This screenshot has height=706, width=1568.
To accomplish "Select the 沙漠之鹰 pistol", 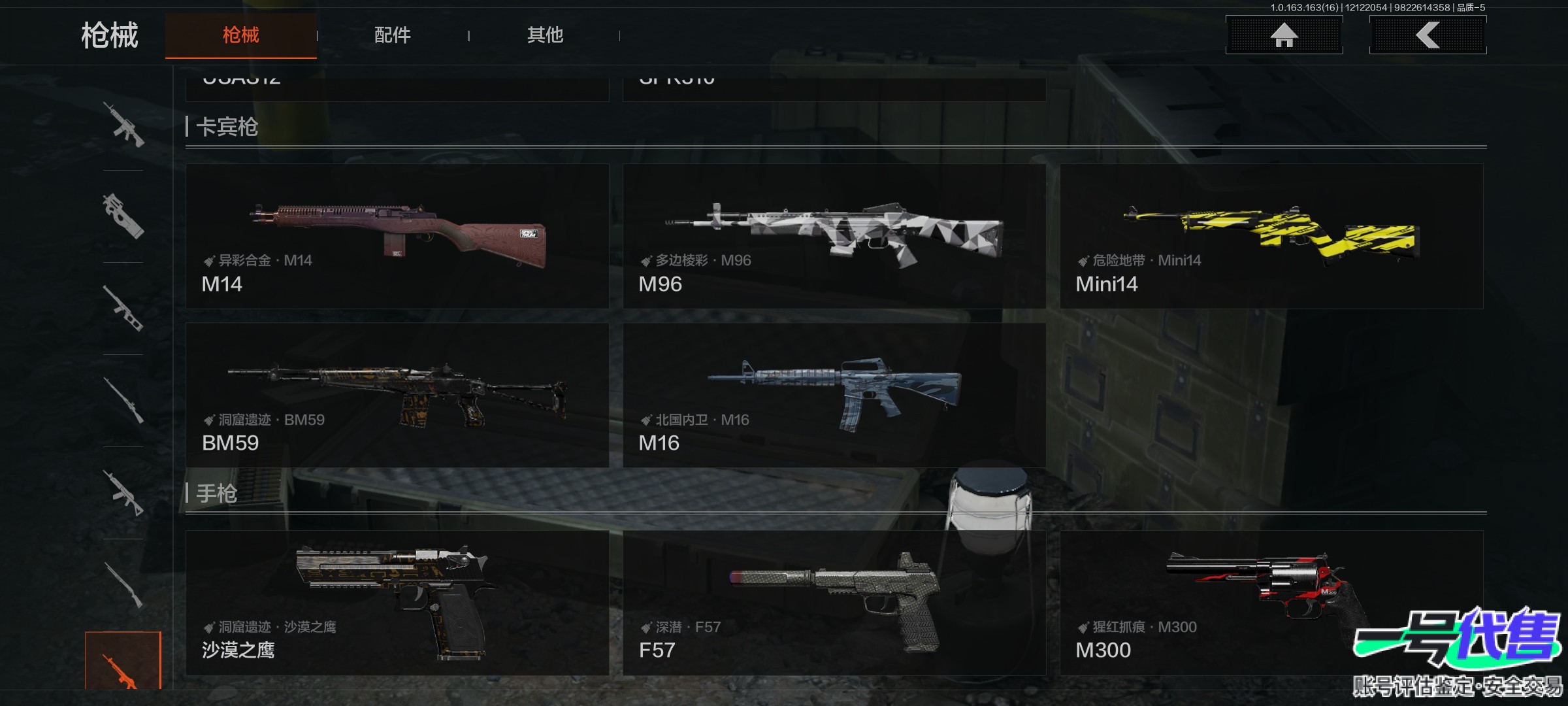I will [x=397, y=602].
